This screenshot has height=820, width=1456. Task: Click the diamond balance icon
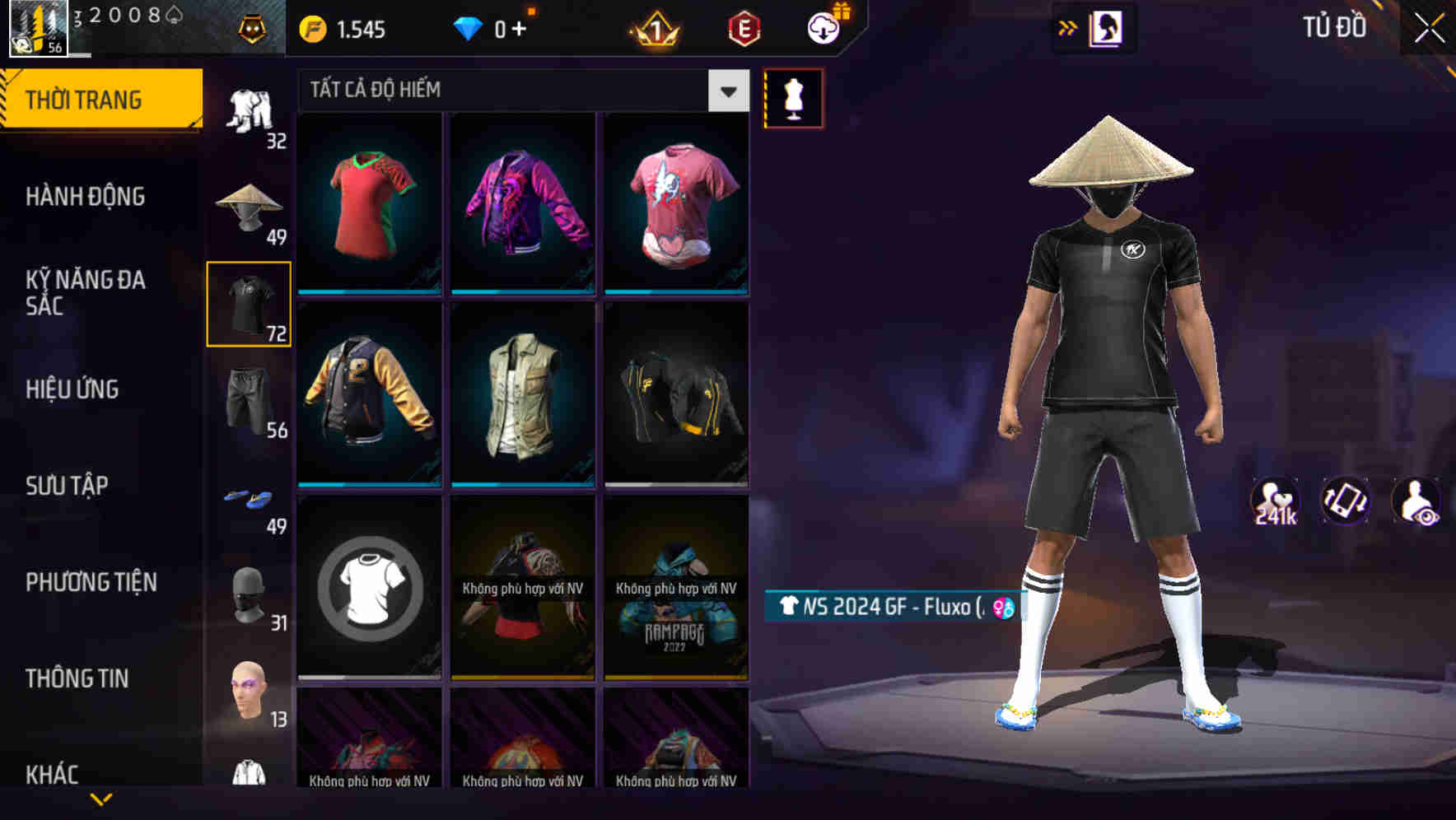tap(469, 27)
